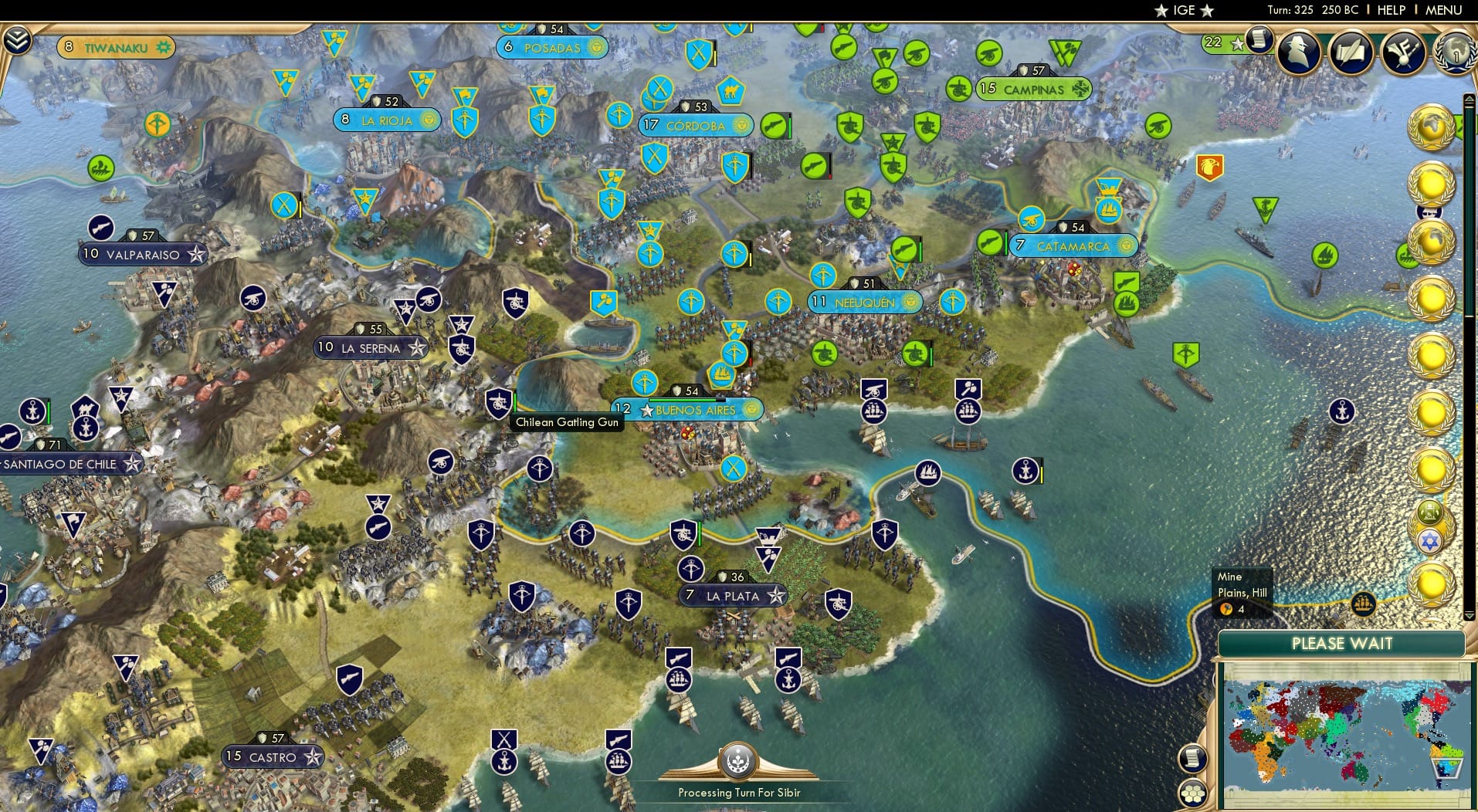The width and height of the screenshot is (1478, 812).
Task: Click the victory progress globe badge showing 1
Action: 1456,54
